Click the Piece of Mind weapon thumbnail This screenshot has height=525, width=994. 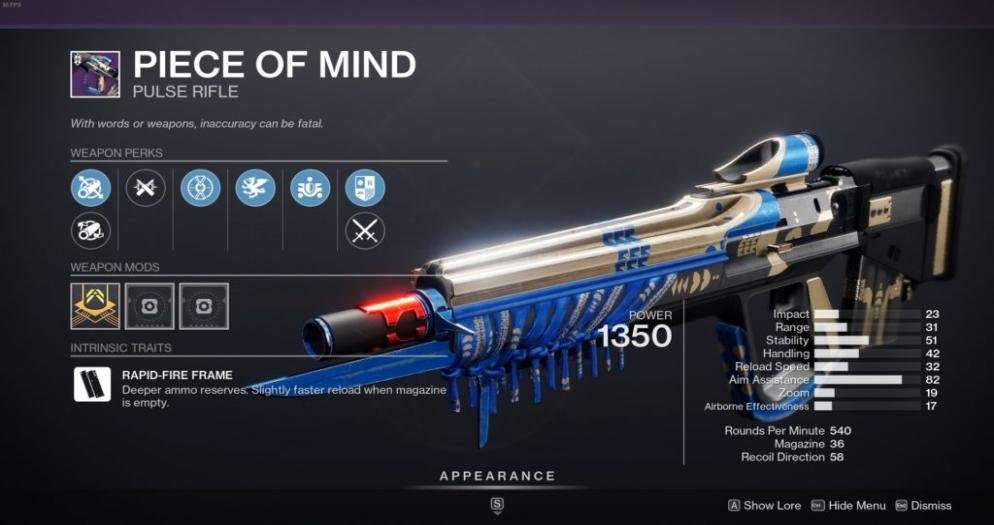click(x=95, y=75)
